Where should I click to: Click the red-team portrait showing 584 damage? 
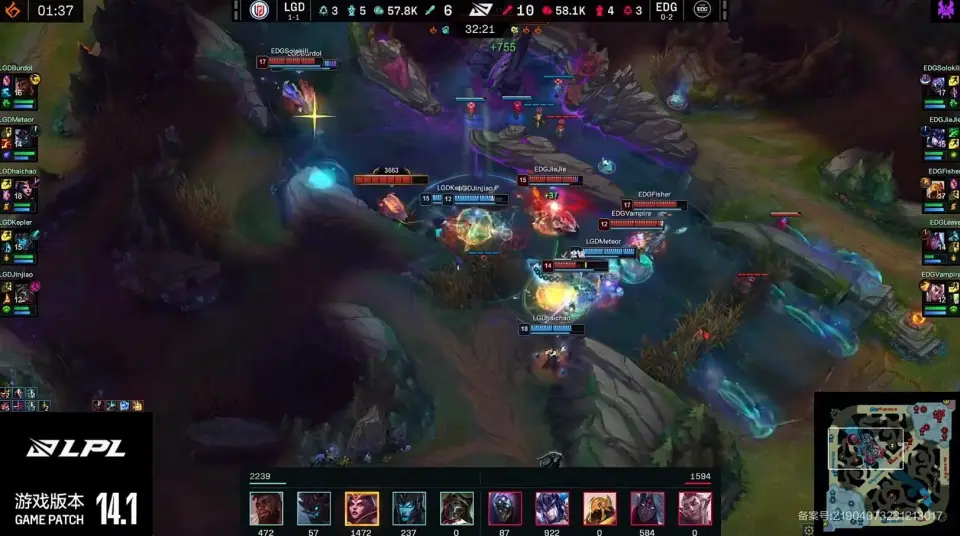tap(647, 508)
